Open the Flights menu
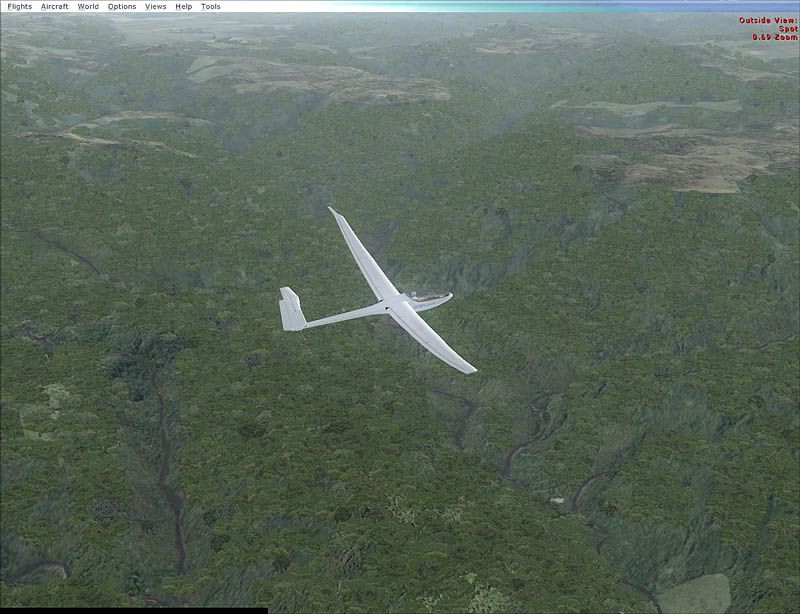This screenshot has height=614, width=800. [x=19, y=6]
